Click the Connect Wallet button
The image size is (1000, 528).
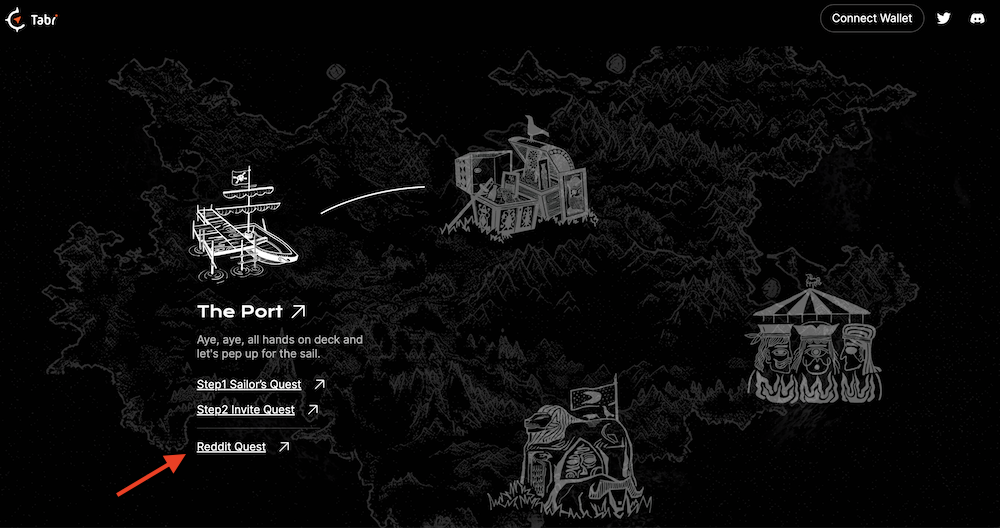tap(872, 18)
